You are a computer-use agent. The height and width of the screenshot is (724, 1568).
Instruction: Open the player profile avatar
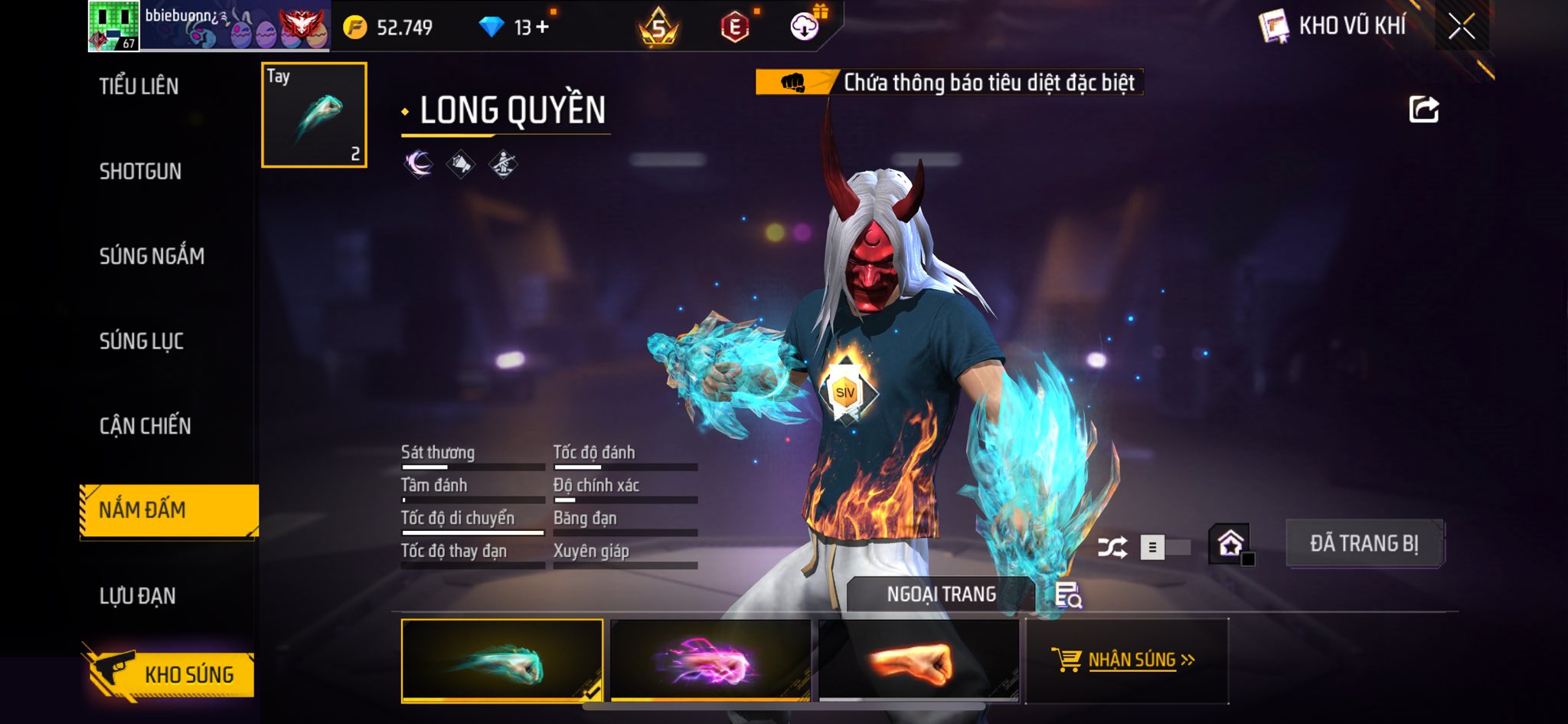[113, 26]
